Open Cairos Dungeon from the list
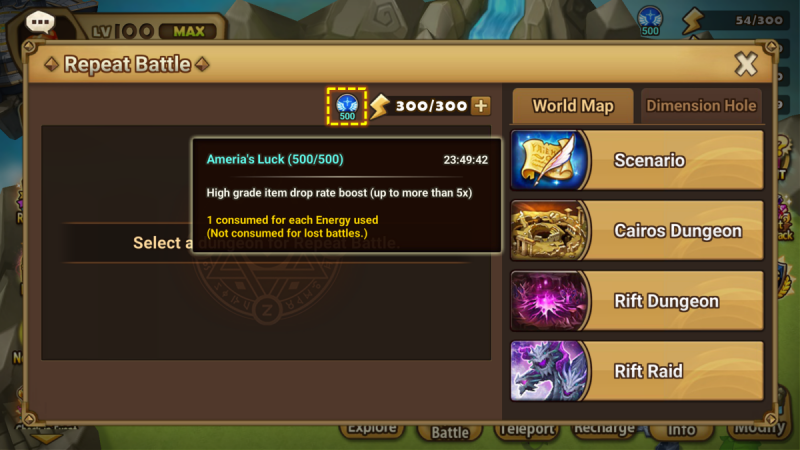Image resolution: width=800 pixels, height=450 pixels. tap(637, 231)
